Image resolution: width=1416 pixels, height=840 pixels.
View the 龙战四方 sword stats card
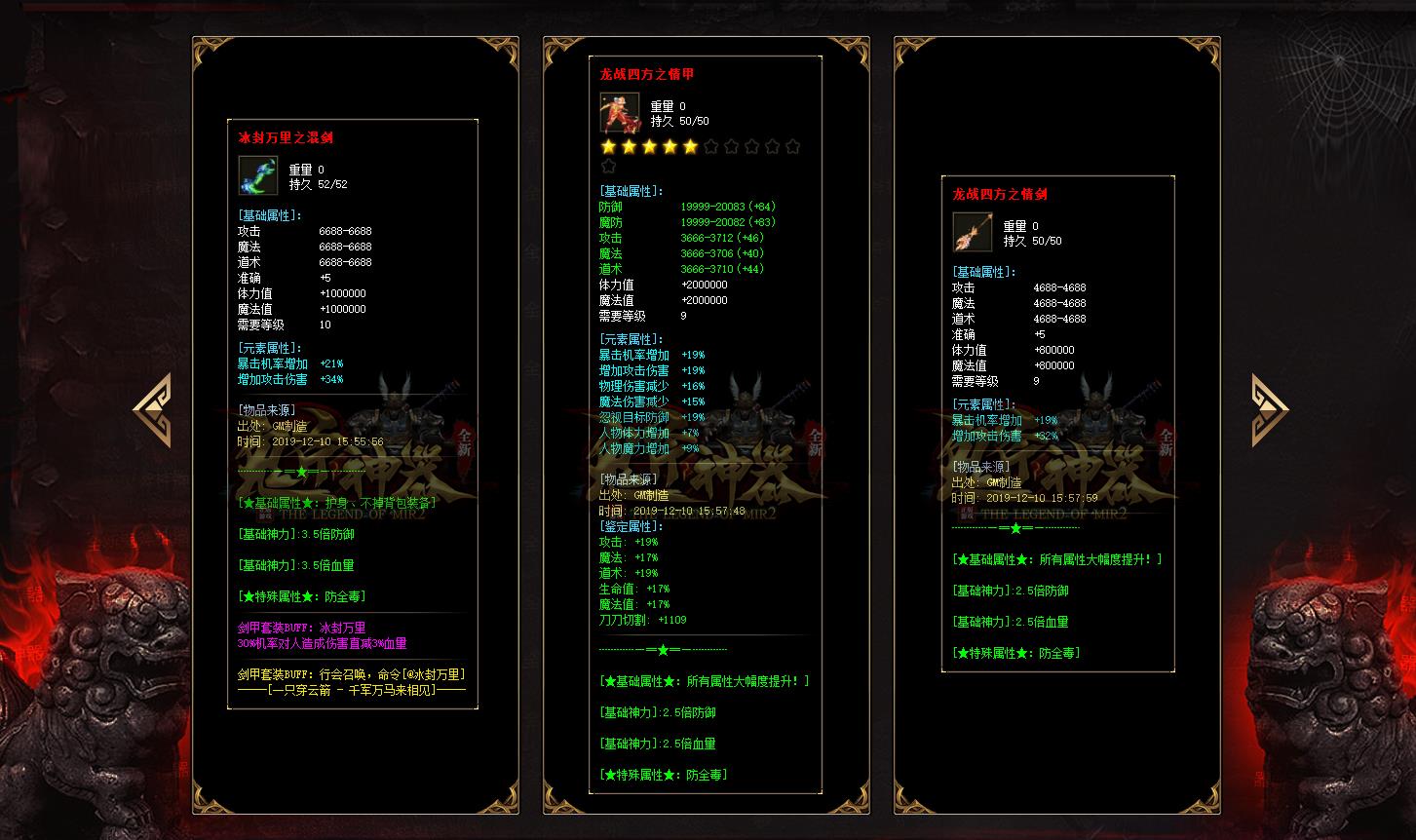click(x=1057, y=424)
